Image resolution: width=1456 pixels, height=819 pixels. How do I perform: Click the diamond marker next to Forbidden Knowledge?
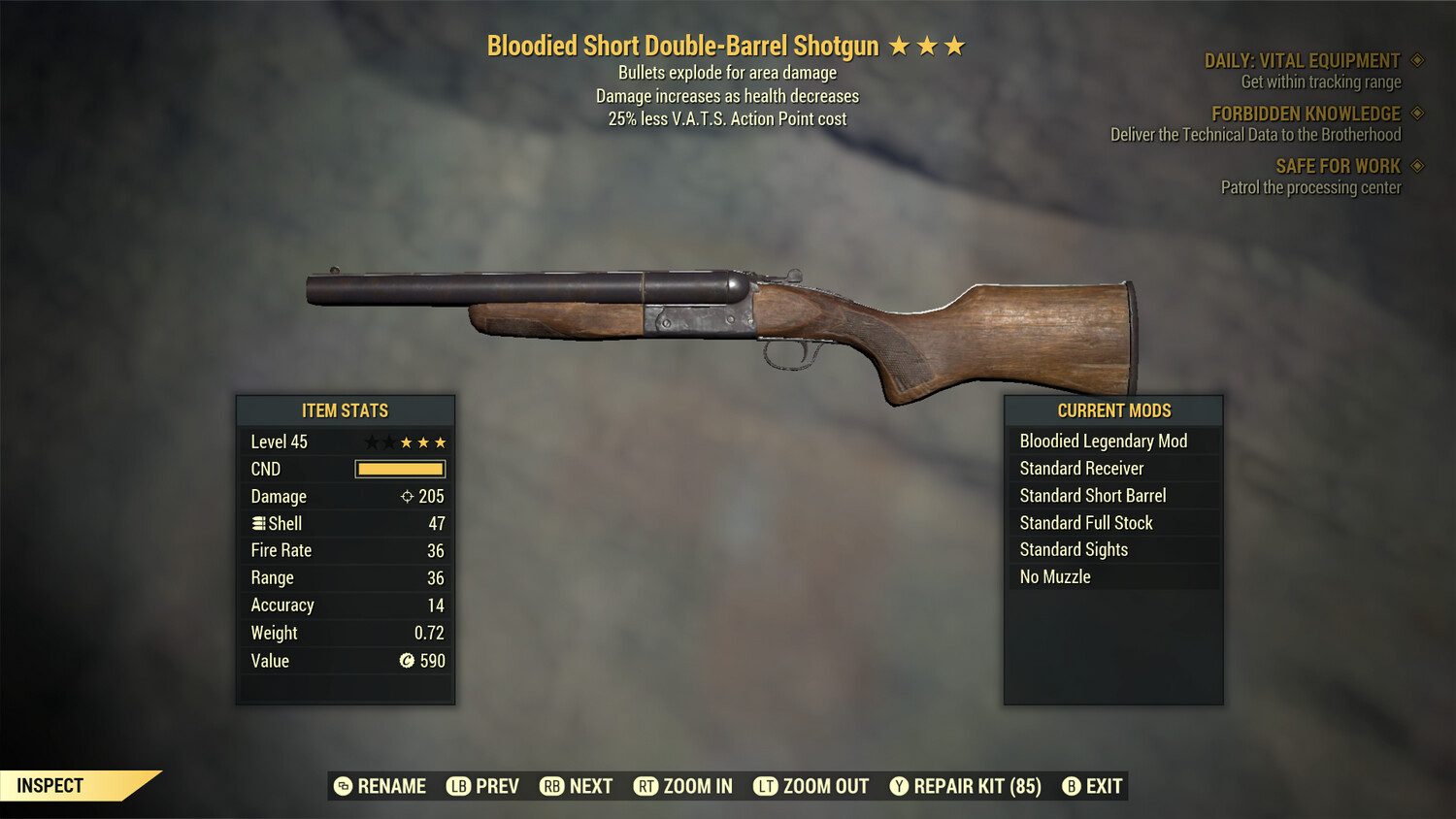point(1415,113)
